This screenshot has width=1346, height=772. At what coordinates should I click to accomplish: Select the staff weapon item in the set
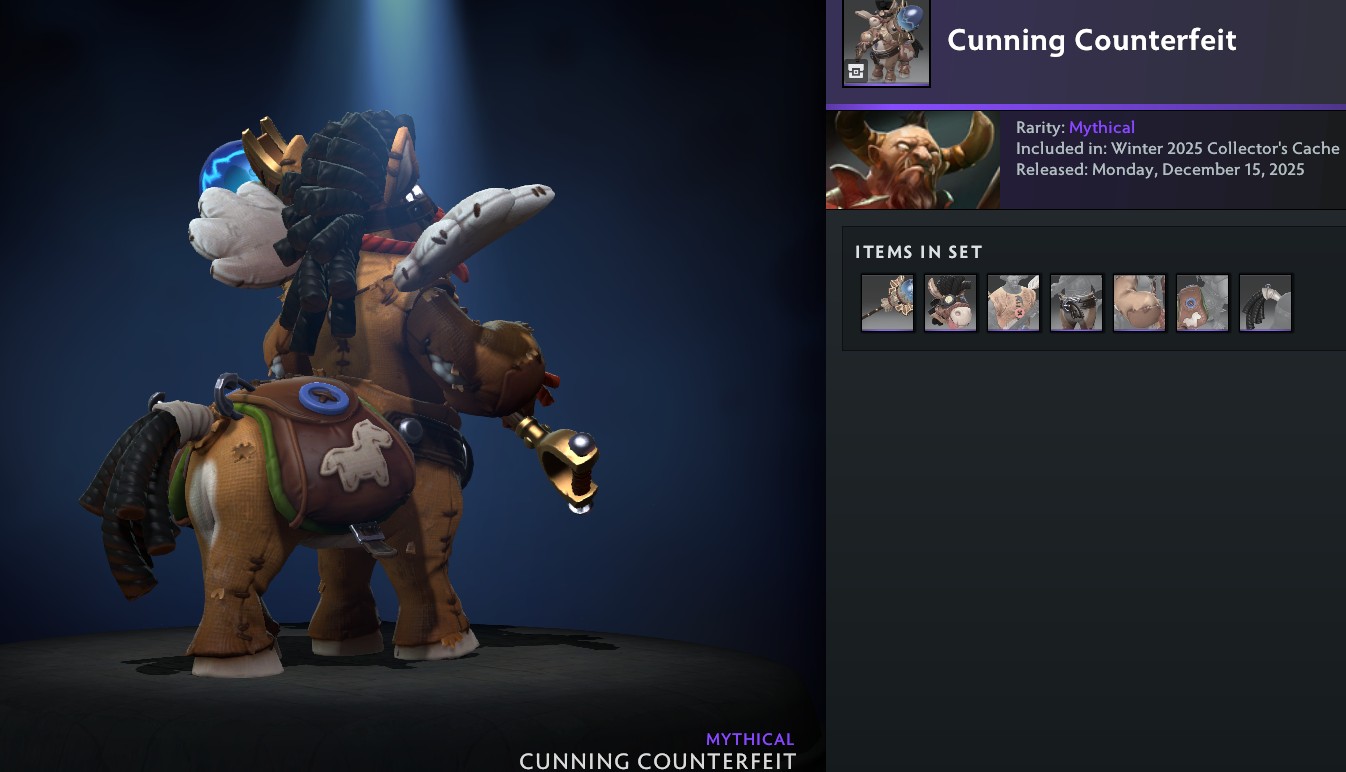(887, 302)
